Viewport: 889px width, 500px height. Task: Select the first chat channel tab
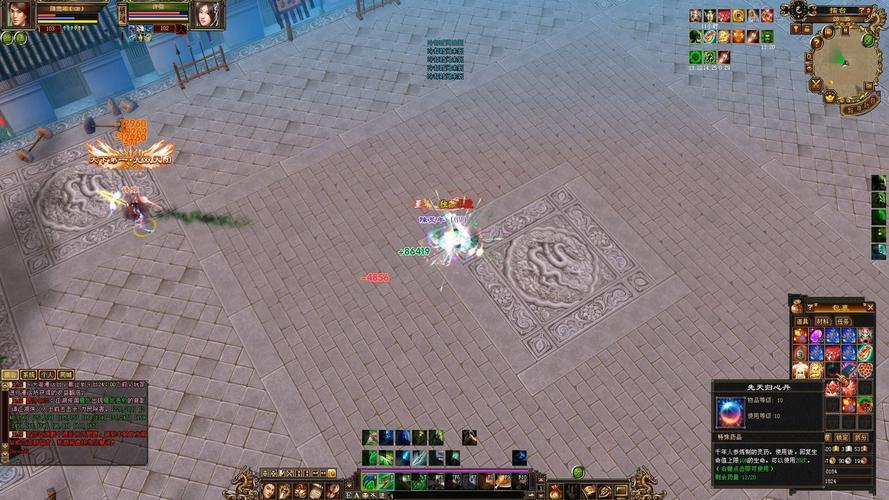tap(10, 374)
